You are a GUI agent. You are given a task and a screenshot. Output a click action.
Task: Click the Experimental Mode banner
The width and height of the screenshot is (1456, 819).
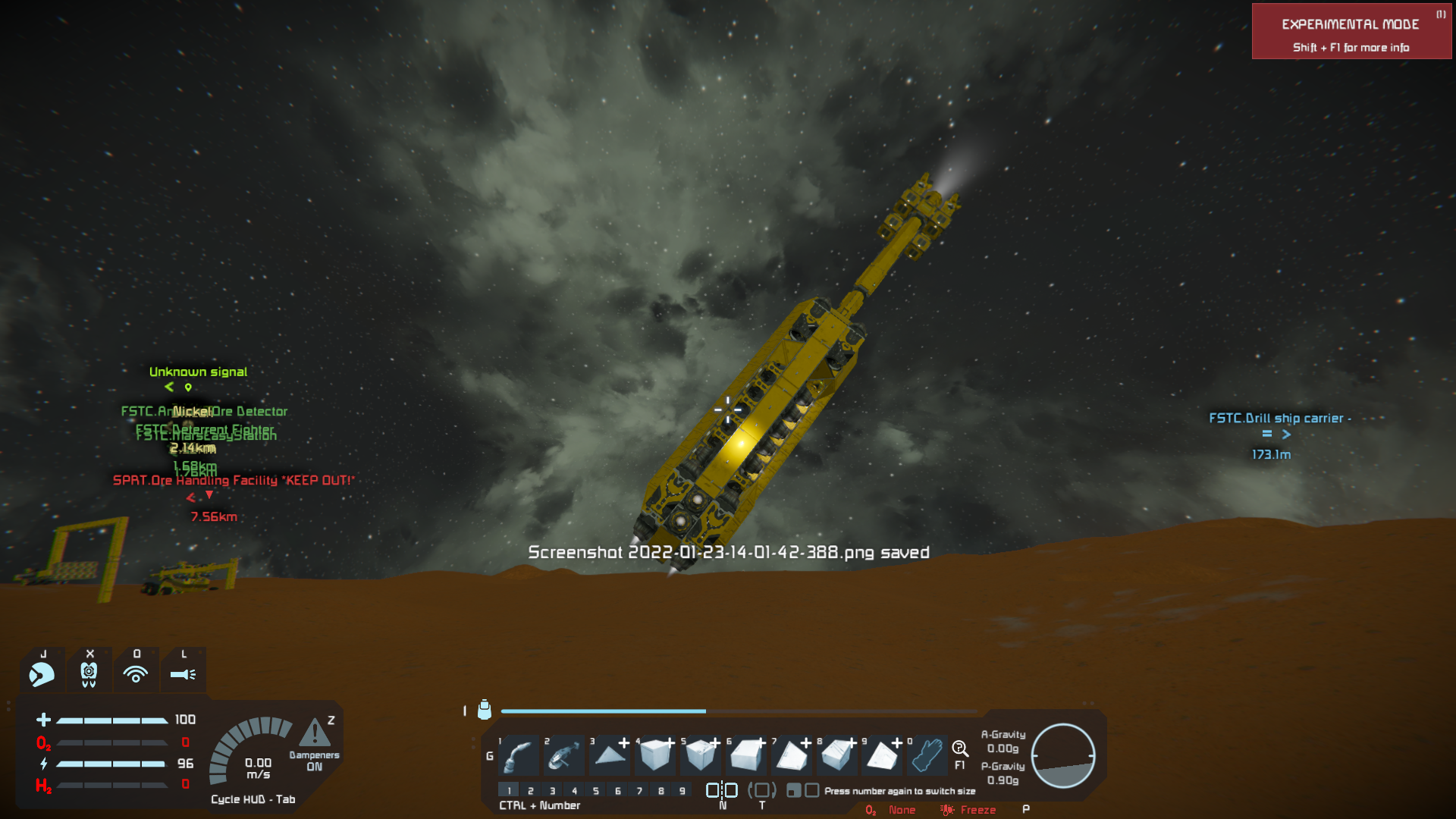(x=1351, y=32)
